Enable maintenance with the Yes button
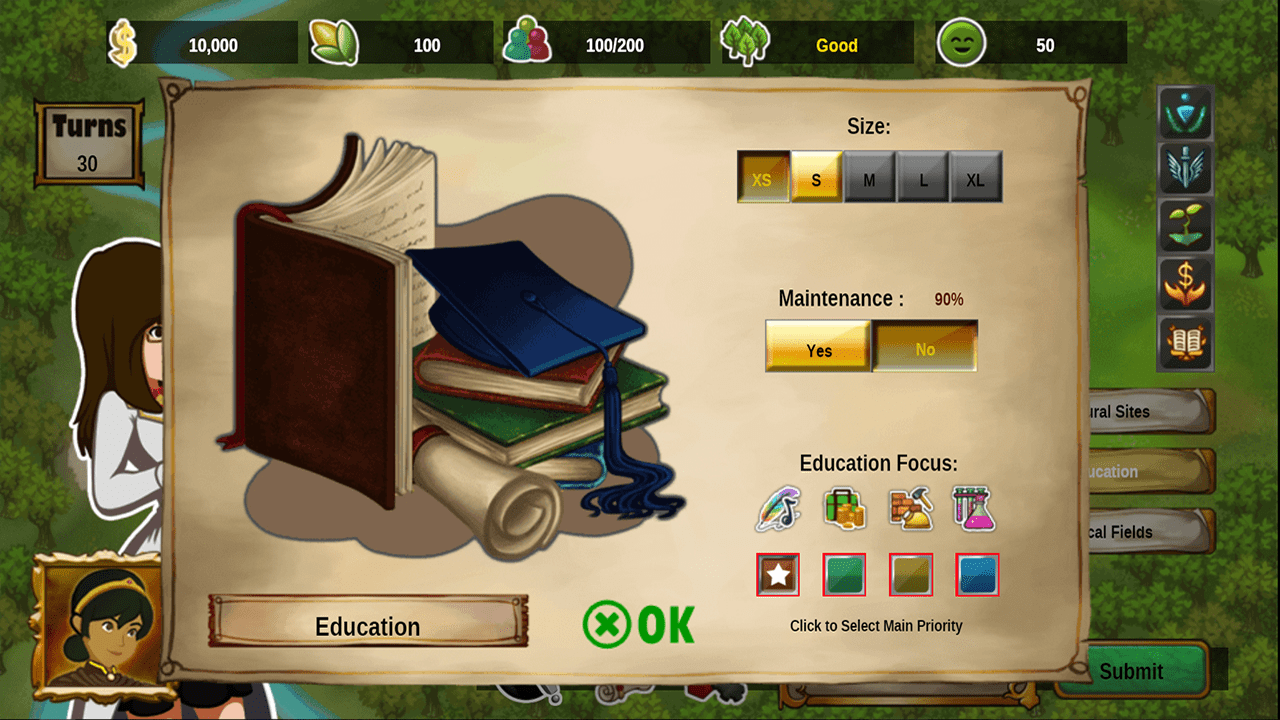Screen dimensions: 1280x720 point(818,347)
